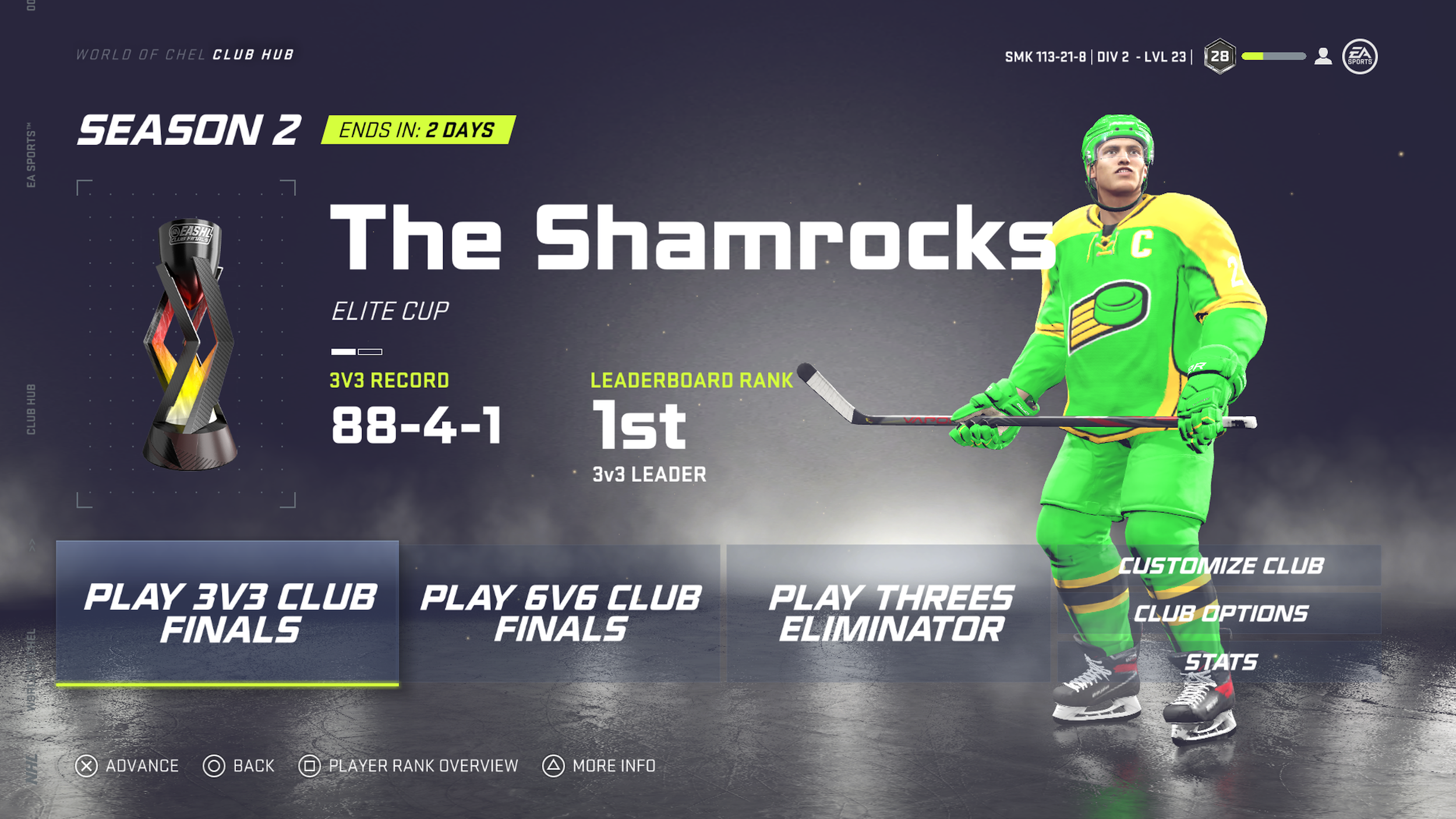Click the player profile silhouette icon
Screen dimensions: 1456x819
point(1323,57)
